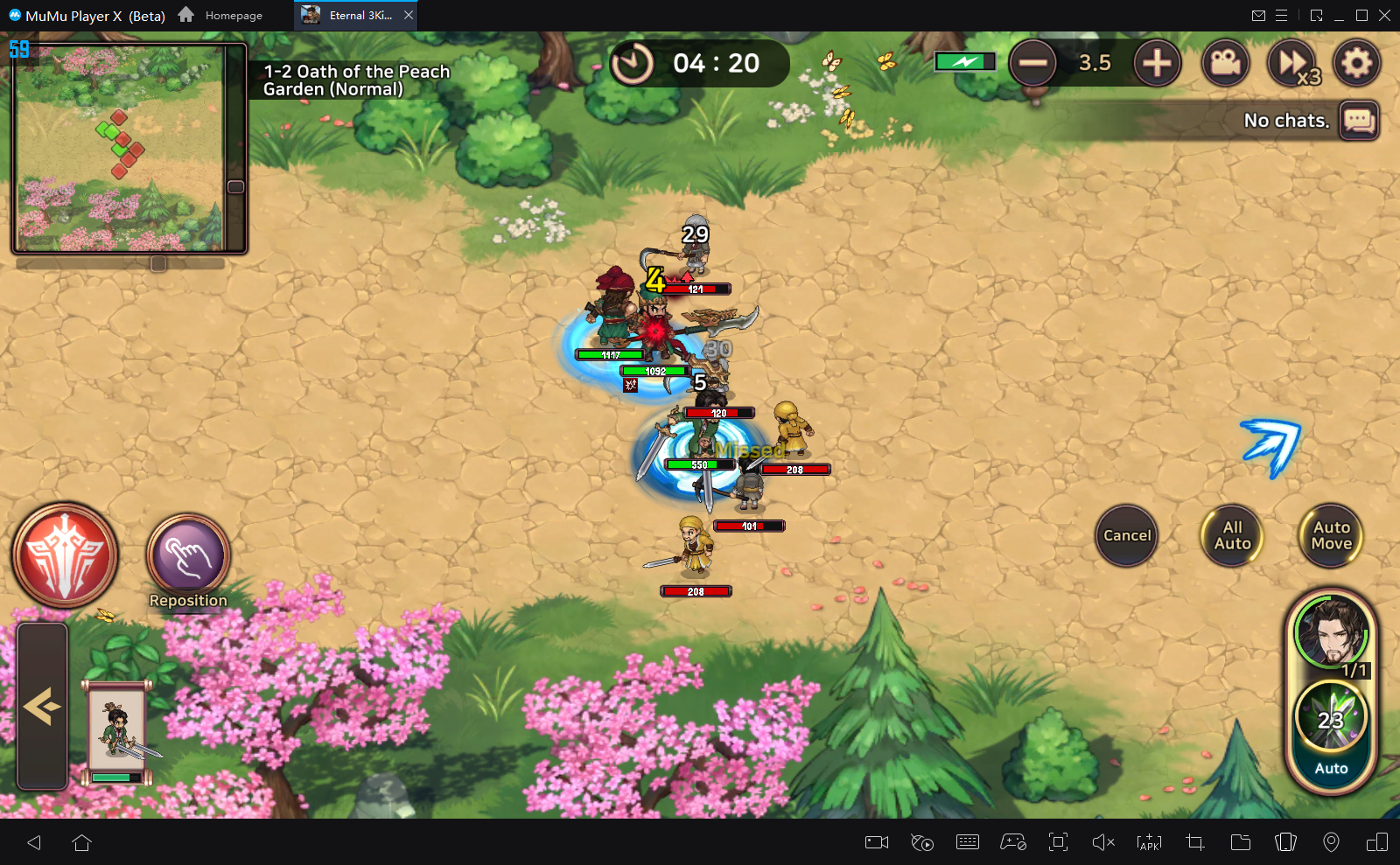Toggle the camera view button
This screenshot has width=1400, height=865.
coord(1225,63)
